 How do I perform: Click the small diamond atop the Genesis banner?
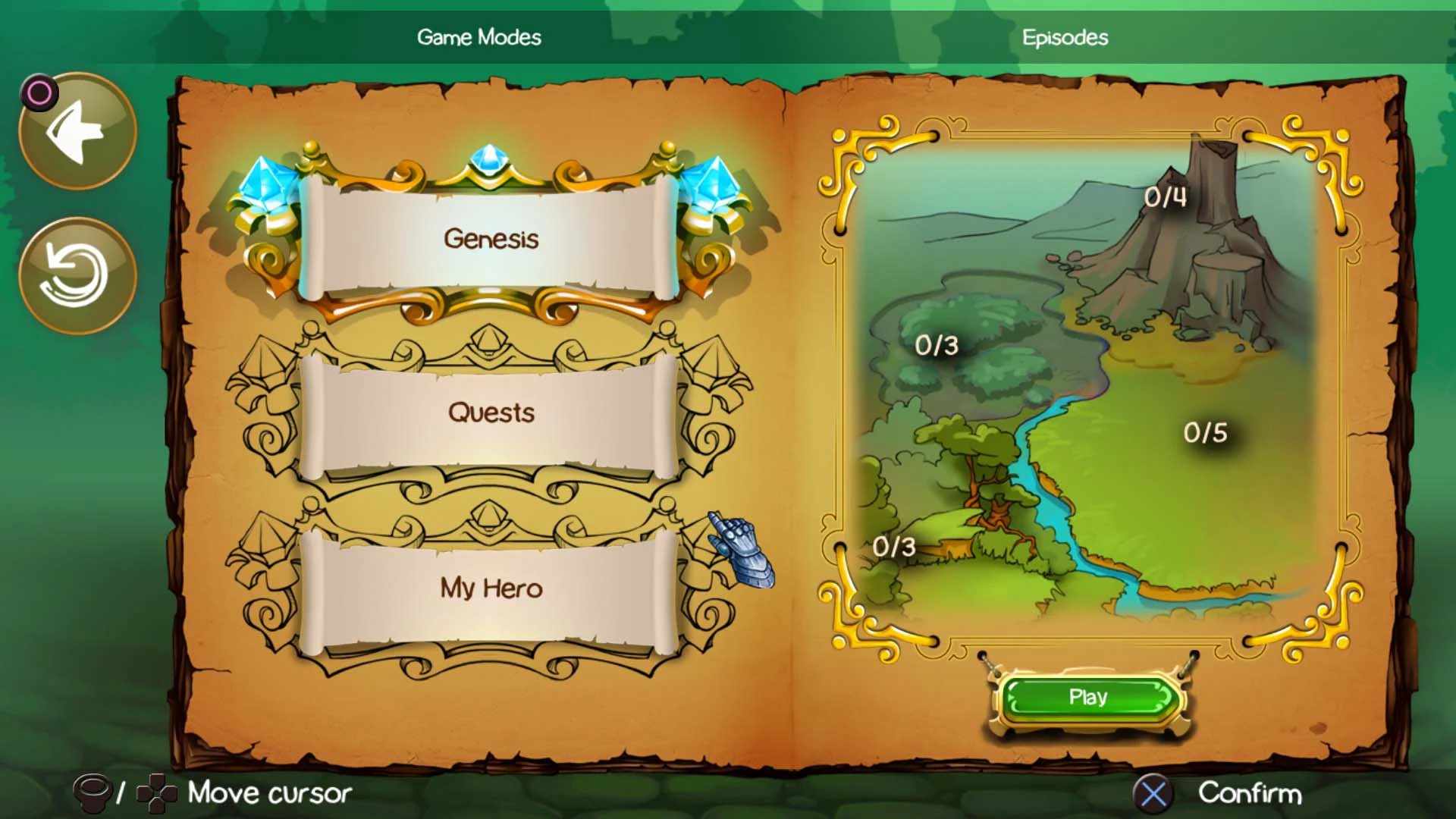click(x=490, y=157)
